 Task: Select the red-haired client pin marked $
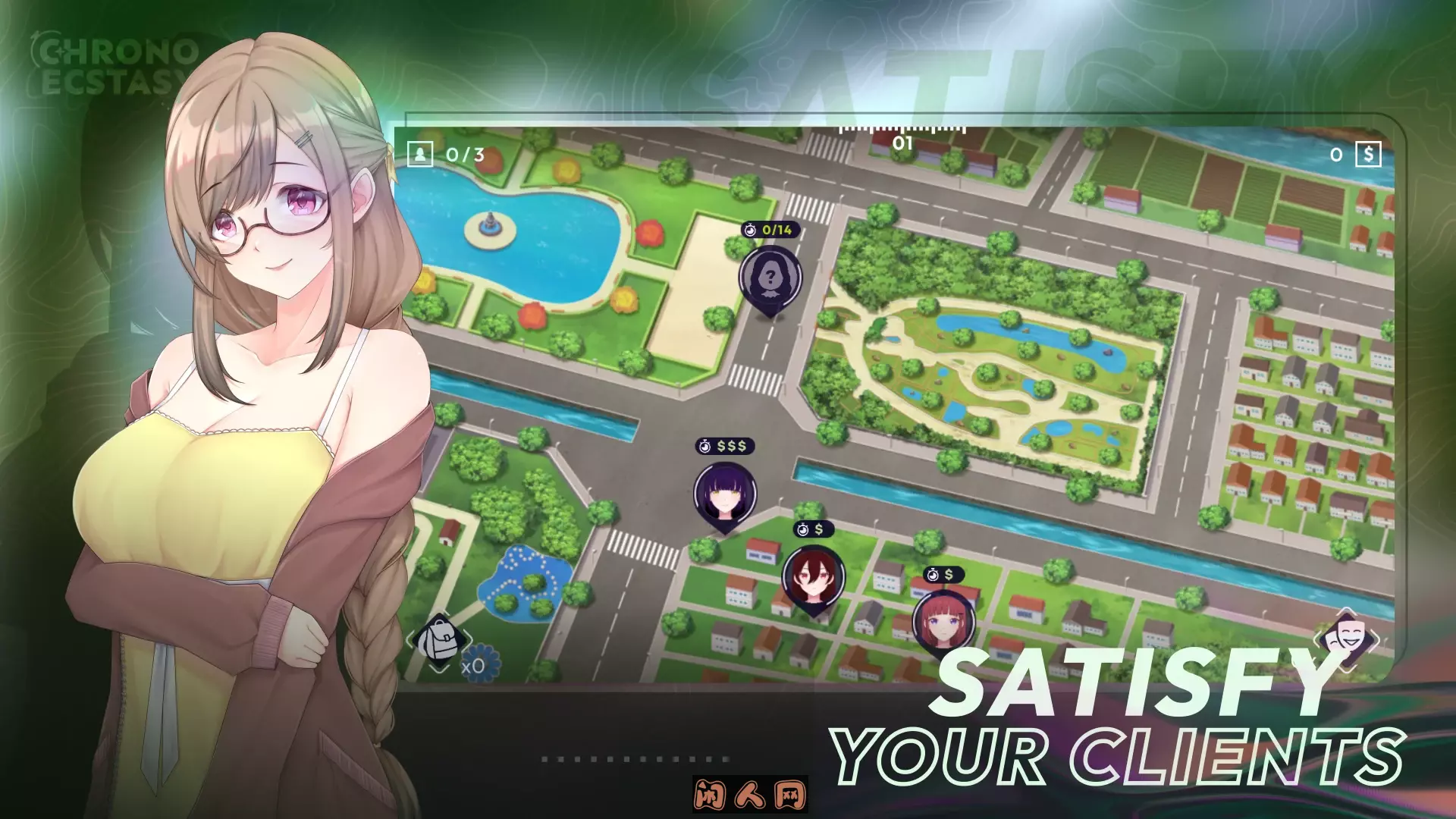944,622
